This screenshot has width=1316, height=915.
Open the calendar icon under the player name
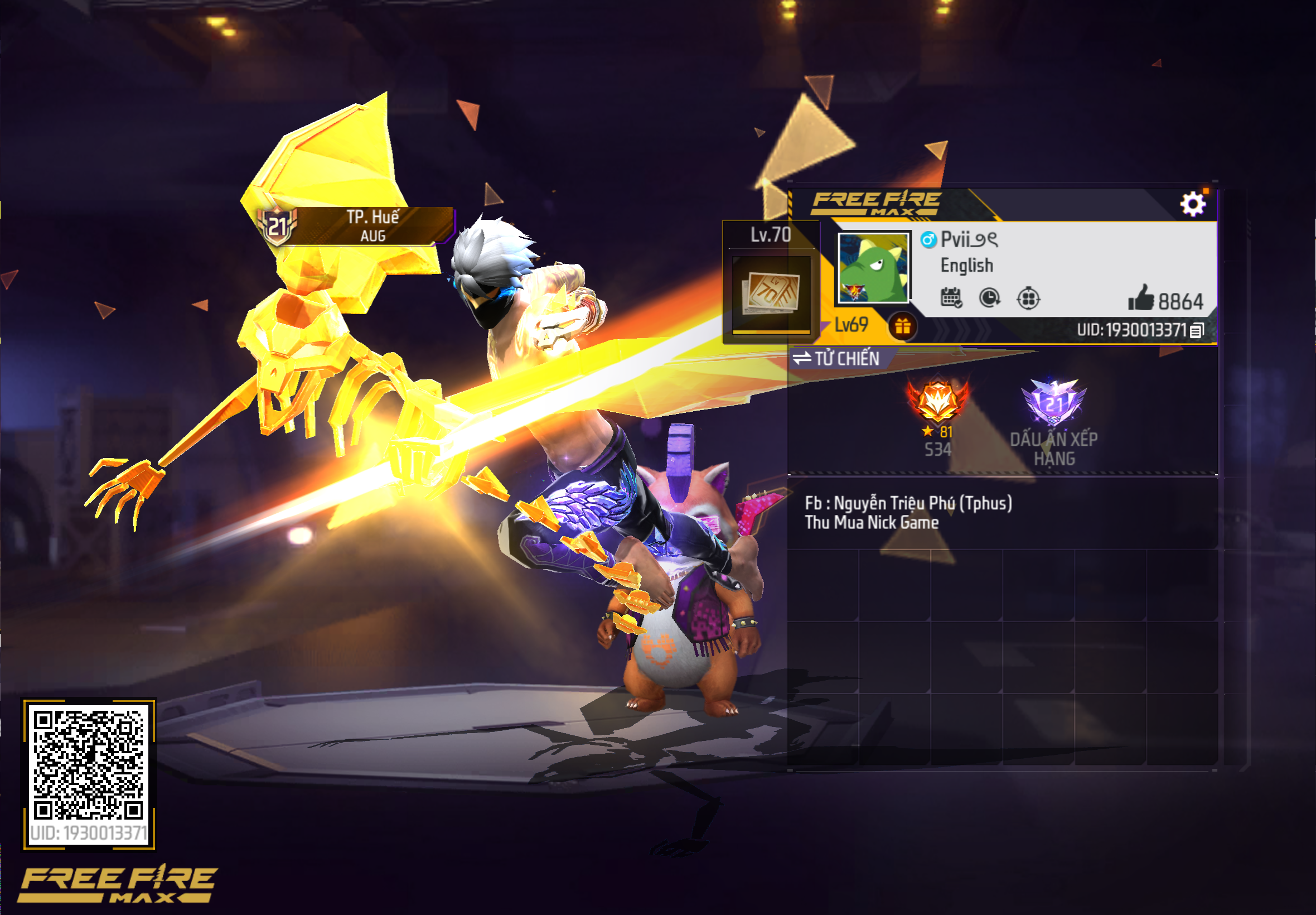click(x=951, y=297)
